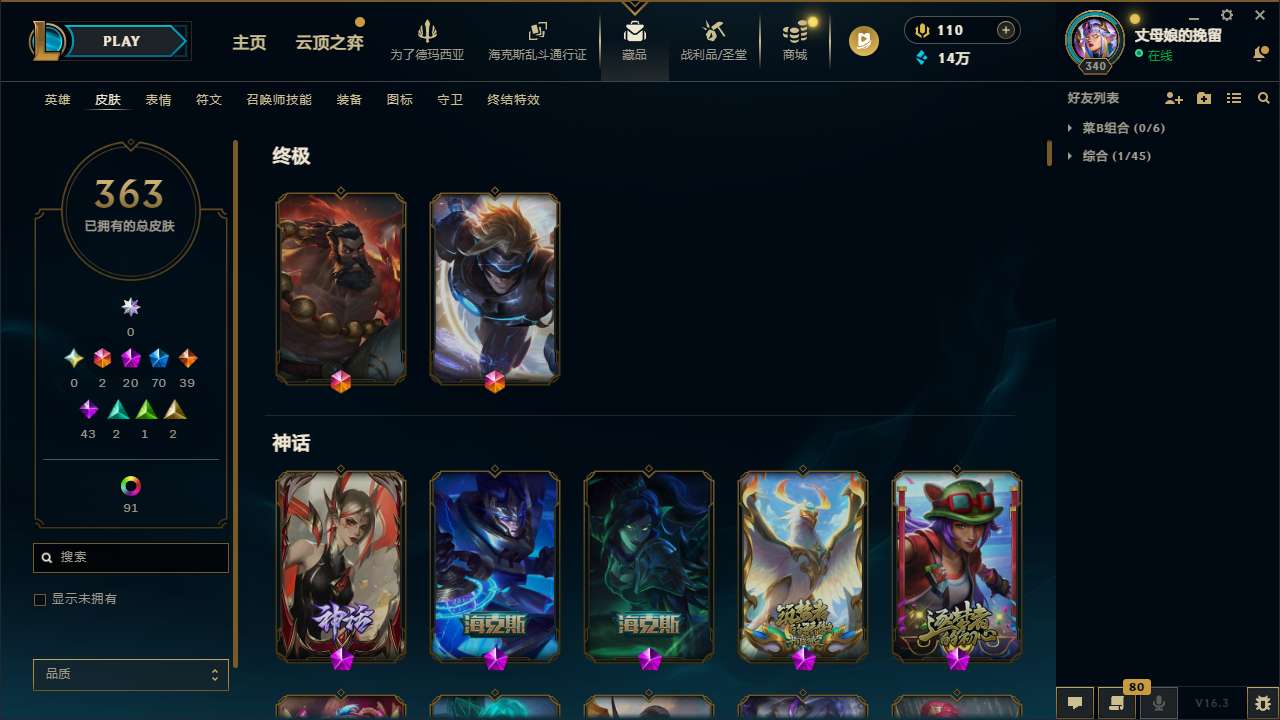Screen dimensions: 1280x720
Task: Open the bug report icon at bottom right
Action: 1262,703
